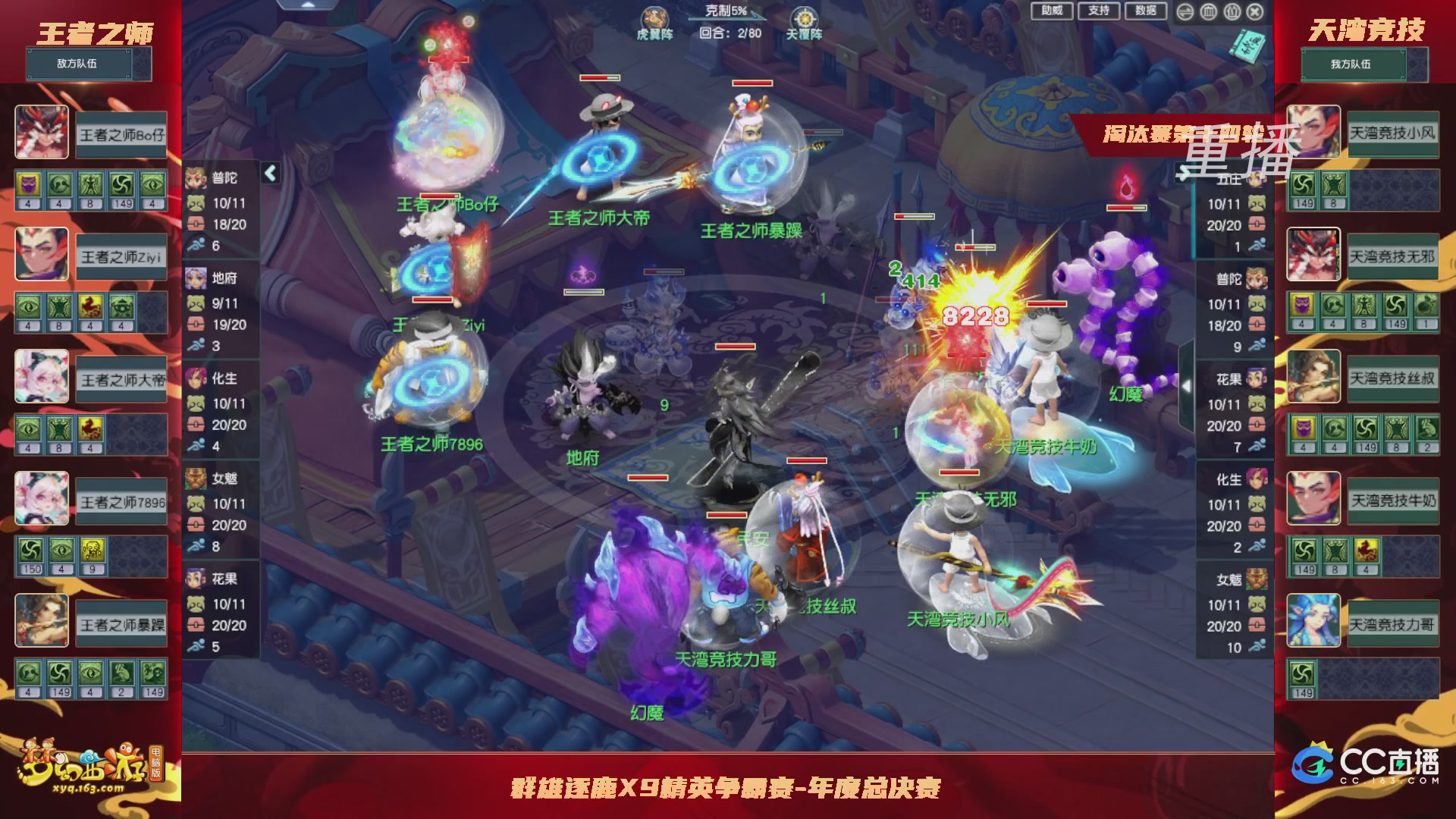The width and height of the screenshot is (1456, 819).
Task: Click the treasure chest icon beside 18/20
Action: (x=196, y=224)
